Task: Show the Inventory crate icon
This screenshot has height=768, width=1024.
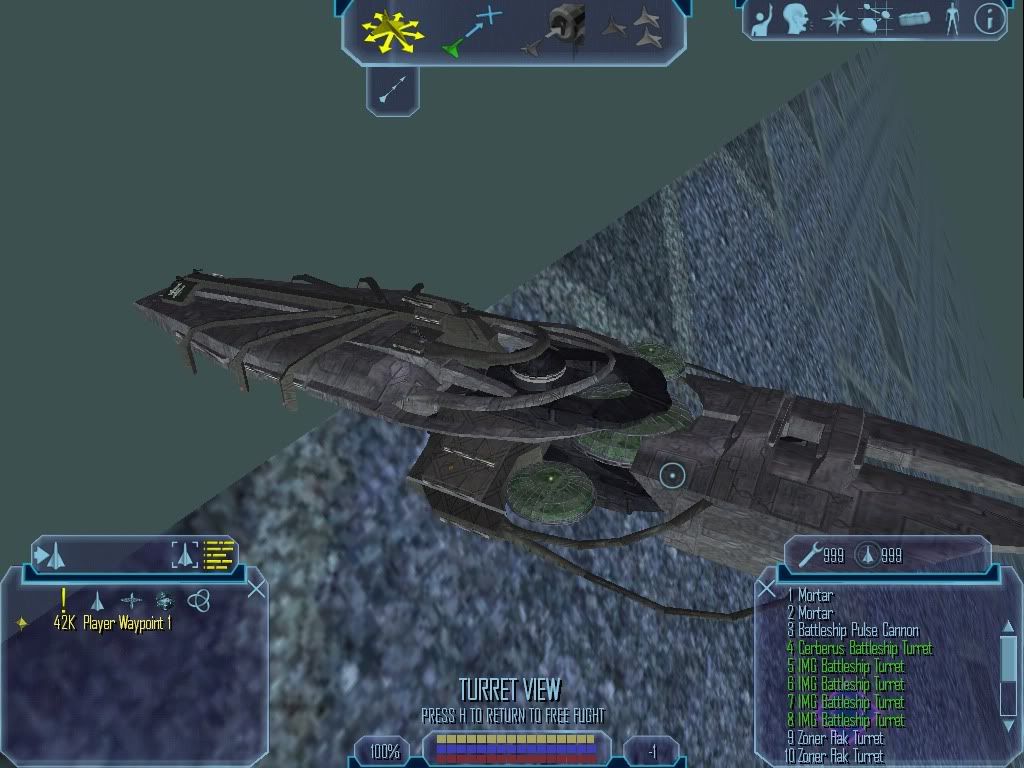Action: tap(914, 19)
